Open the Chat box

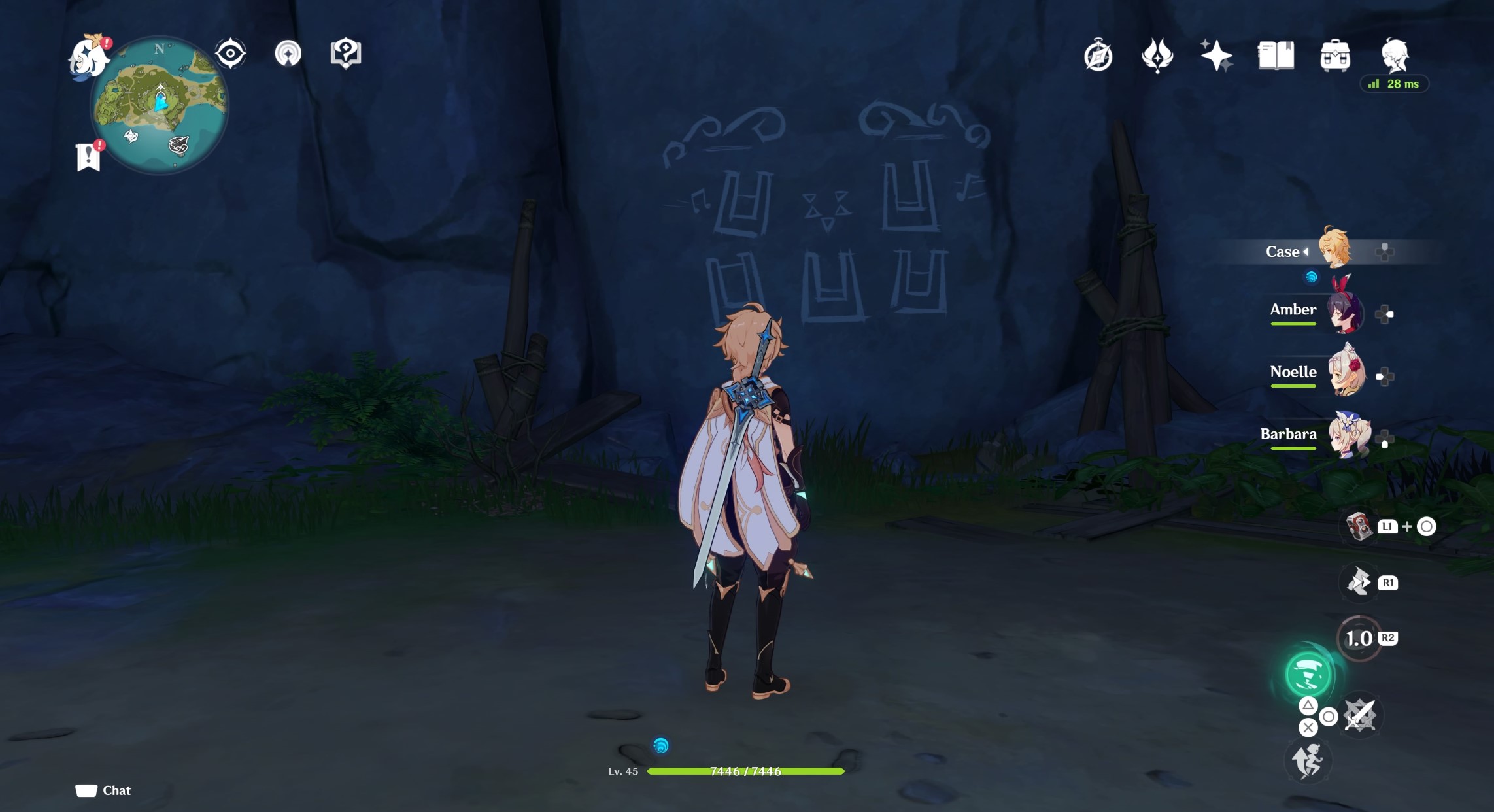(101, 790)
